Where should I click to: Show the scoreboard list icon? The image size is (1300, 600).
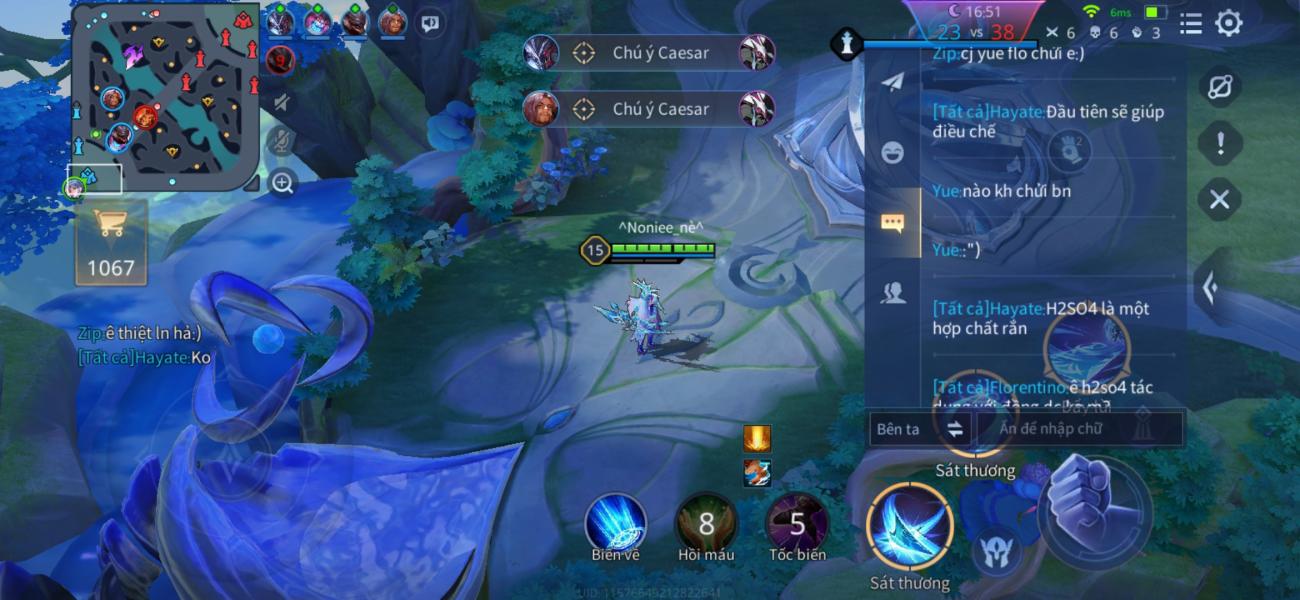point(1190,23)
